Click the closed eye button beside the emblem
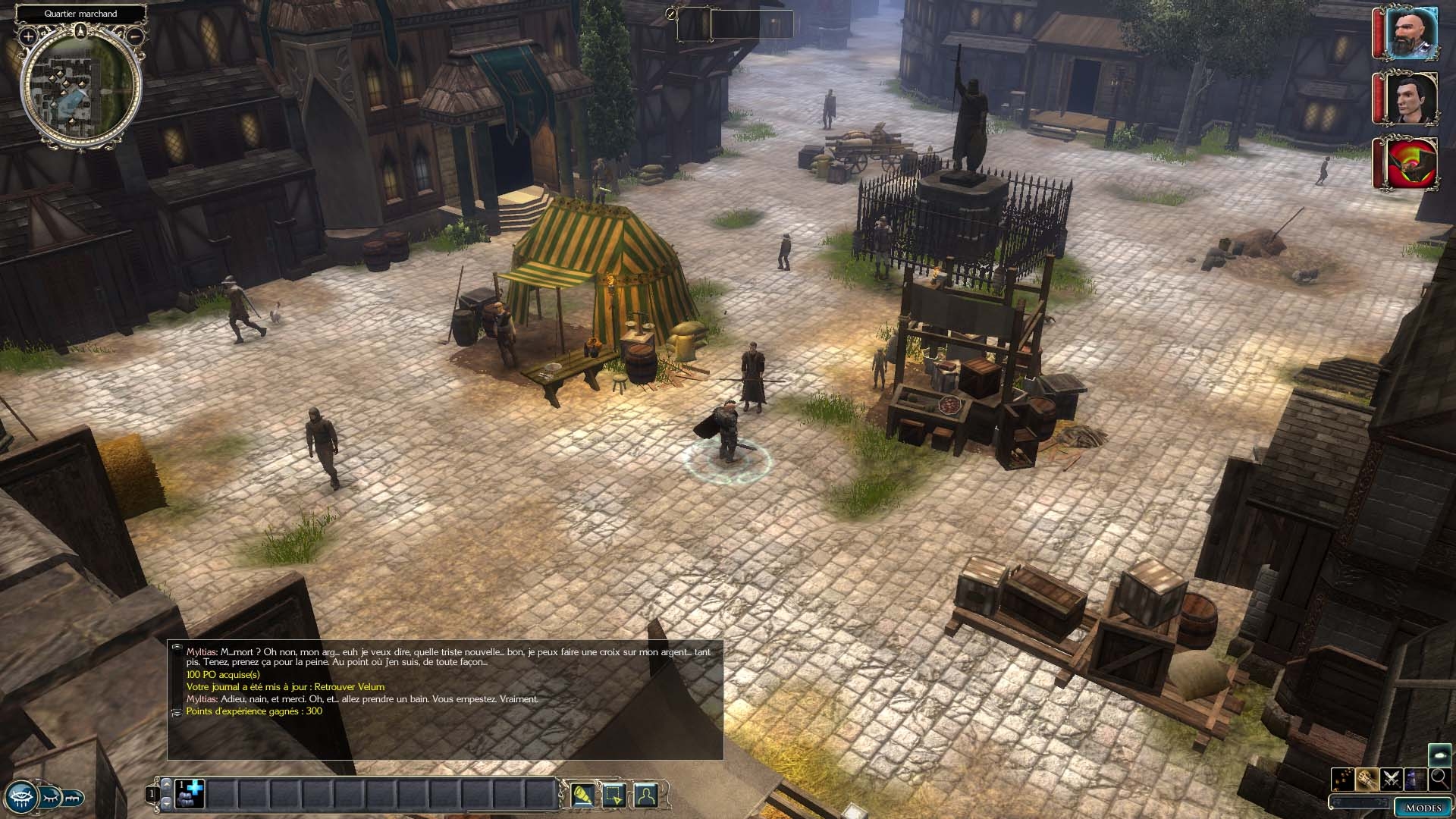 point(50,798)
